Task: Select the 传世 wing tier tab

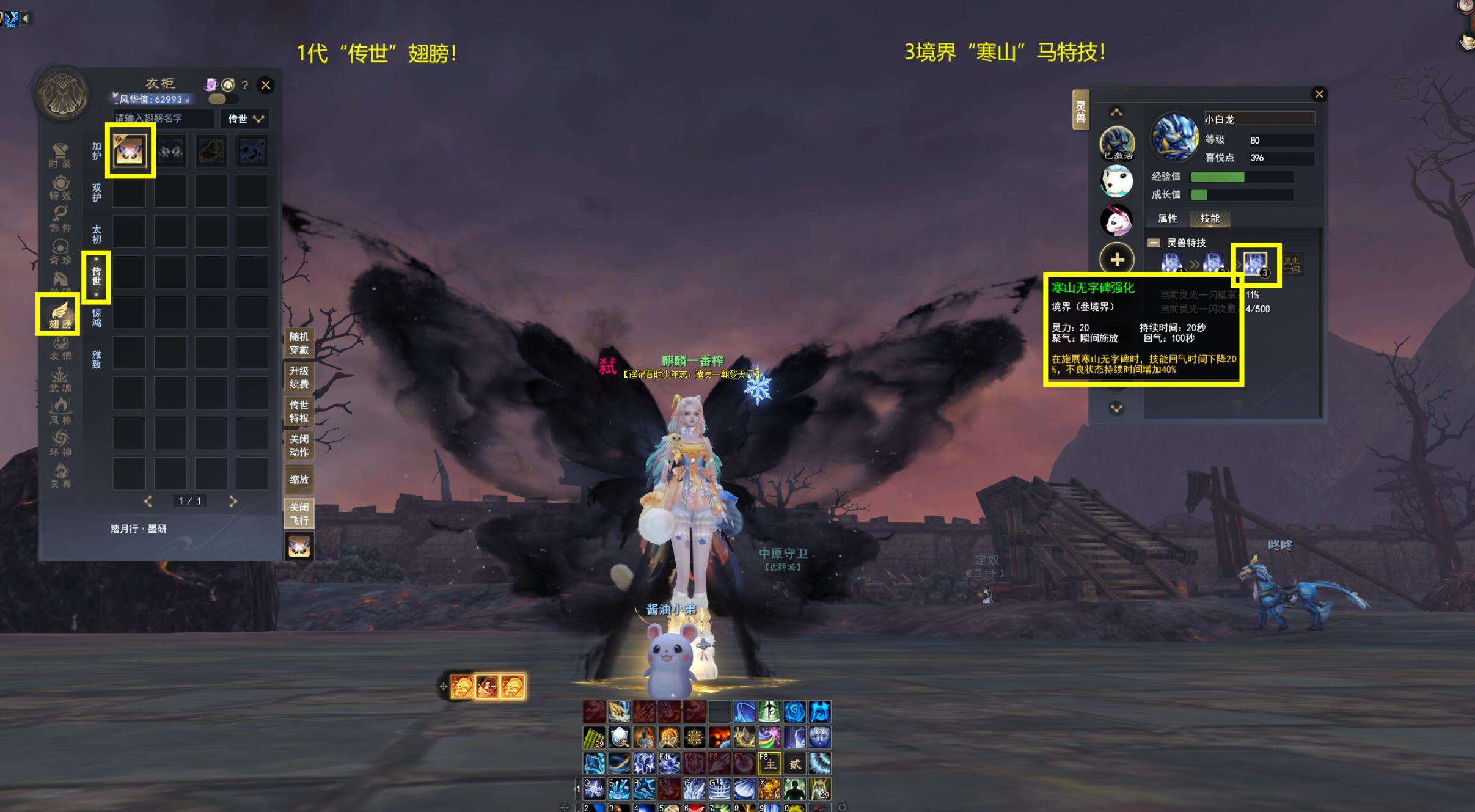Action: point(97,276)
